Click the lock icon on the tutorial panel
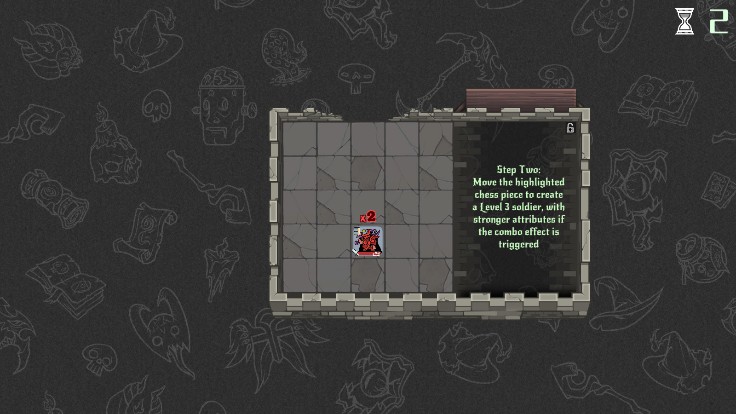The image size is (736, 414). pyautogui.click(x=570, y=128)
